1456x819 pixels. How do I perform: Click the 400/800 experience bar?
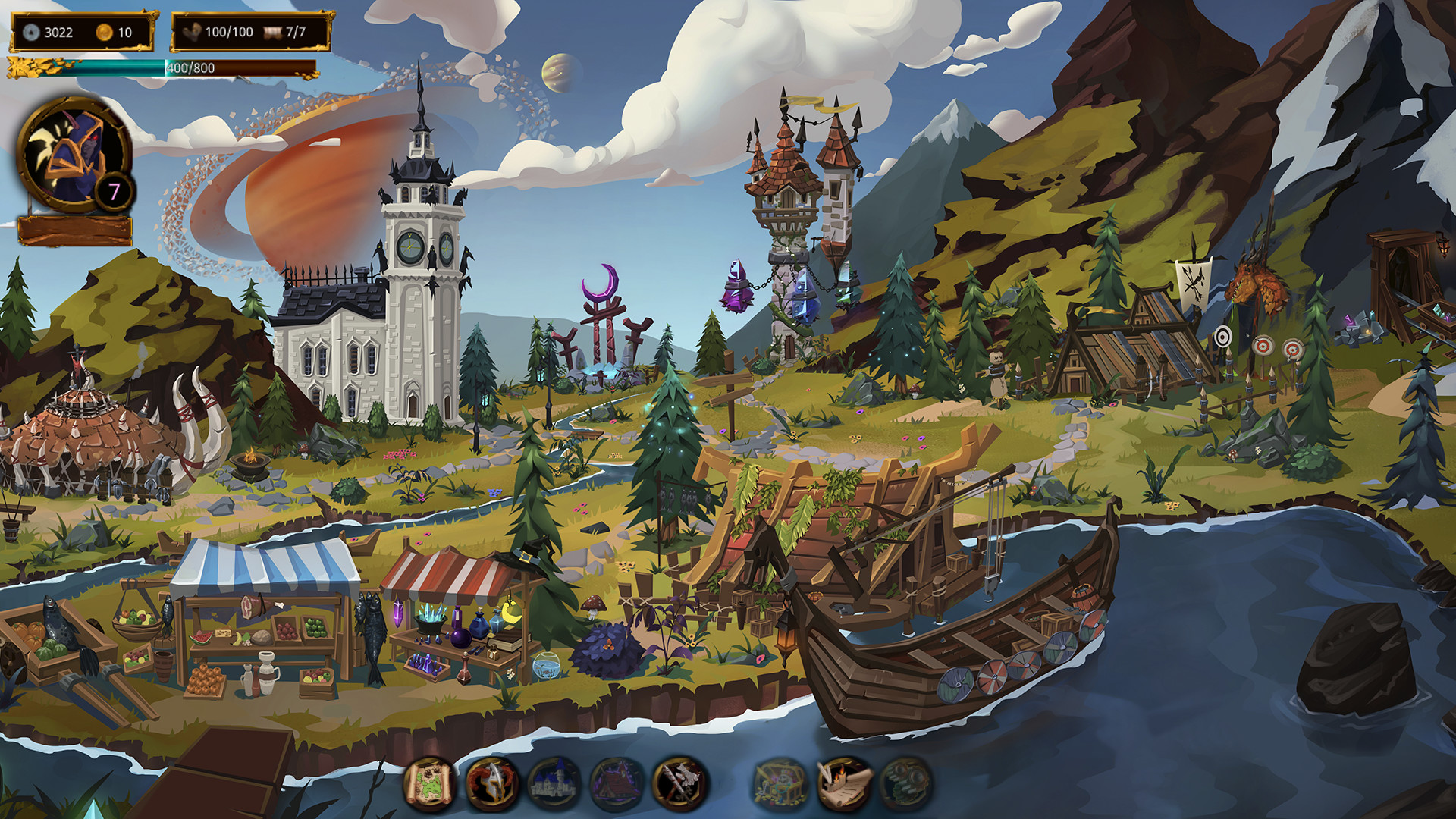[190, 68]
